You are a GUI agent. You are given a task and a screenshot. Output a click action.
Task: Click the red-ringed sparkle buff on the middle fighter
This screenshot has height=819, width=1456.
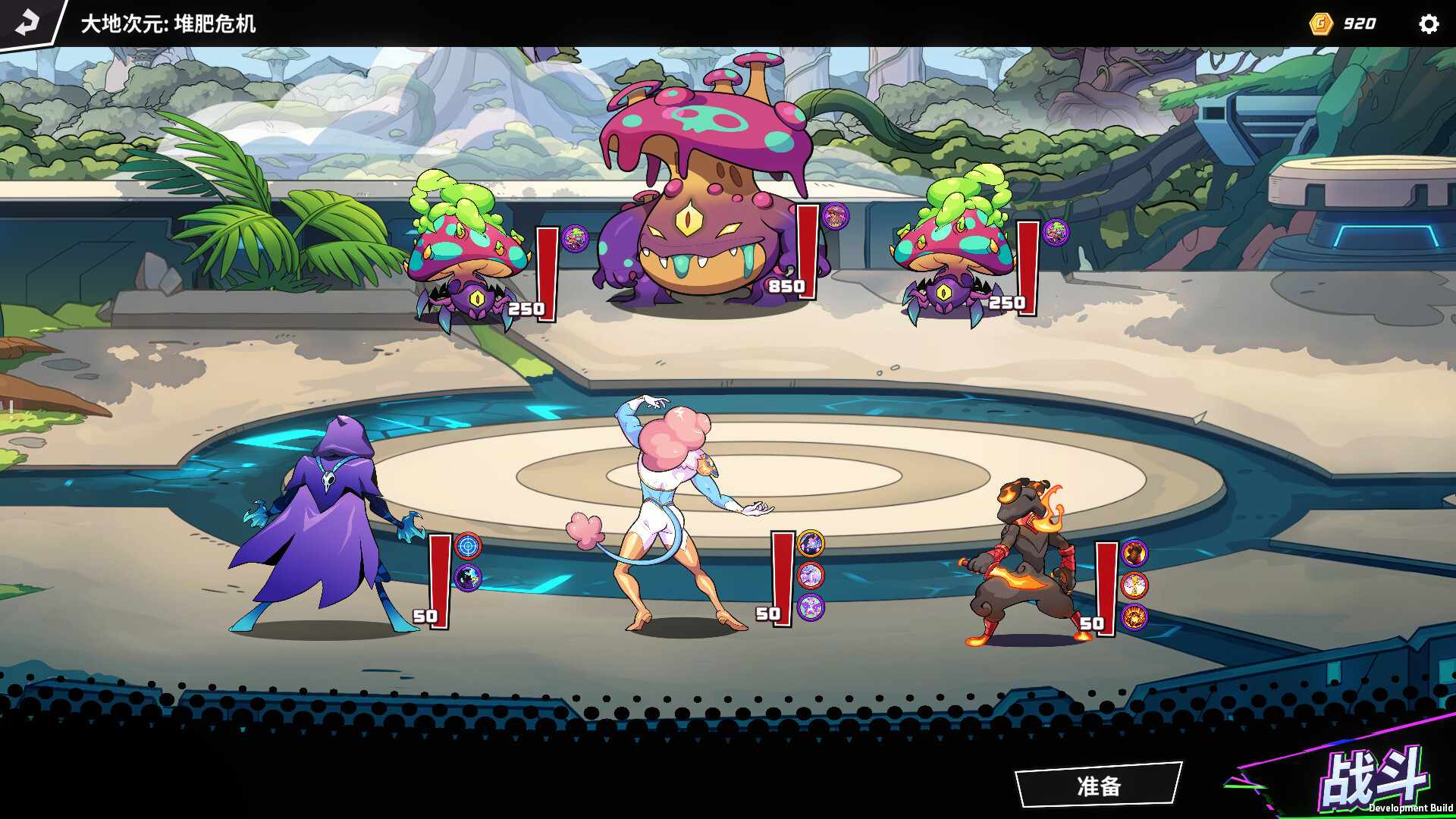coord(811,575)
